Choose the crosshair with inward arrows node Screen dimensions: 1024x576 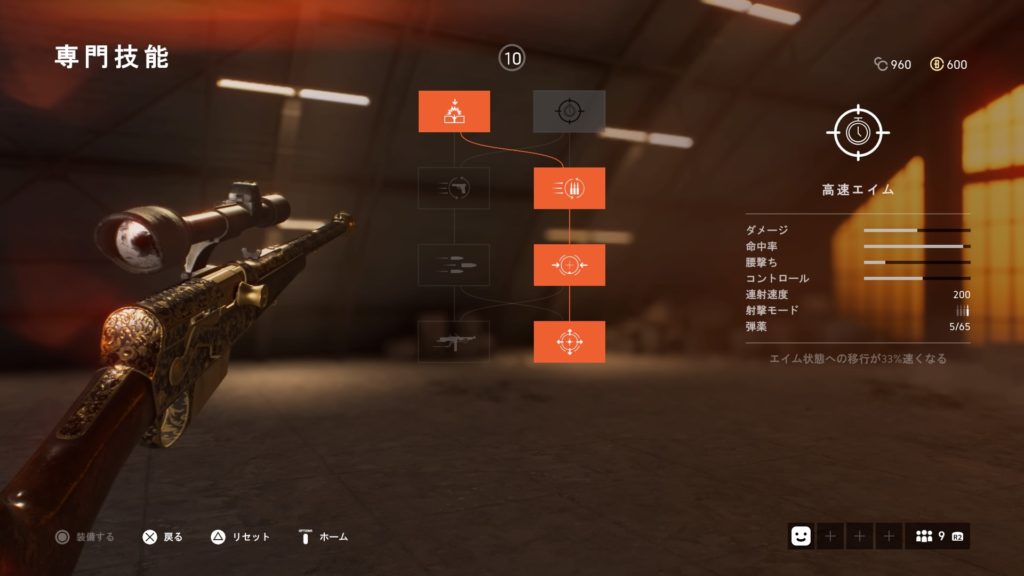point(569,265)
